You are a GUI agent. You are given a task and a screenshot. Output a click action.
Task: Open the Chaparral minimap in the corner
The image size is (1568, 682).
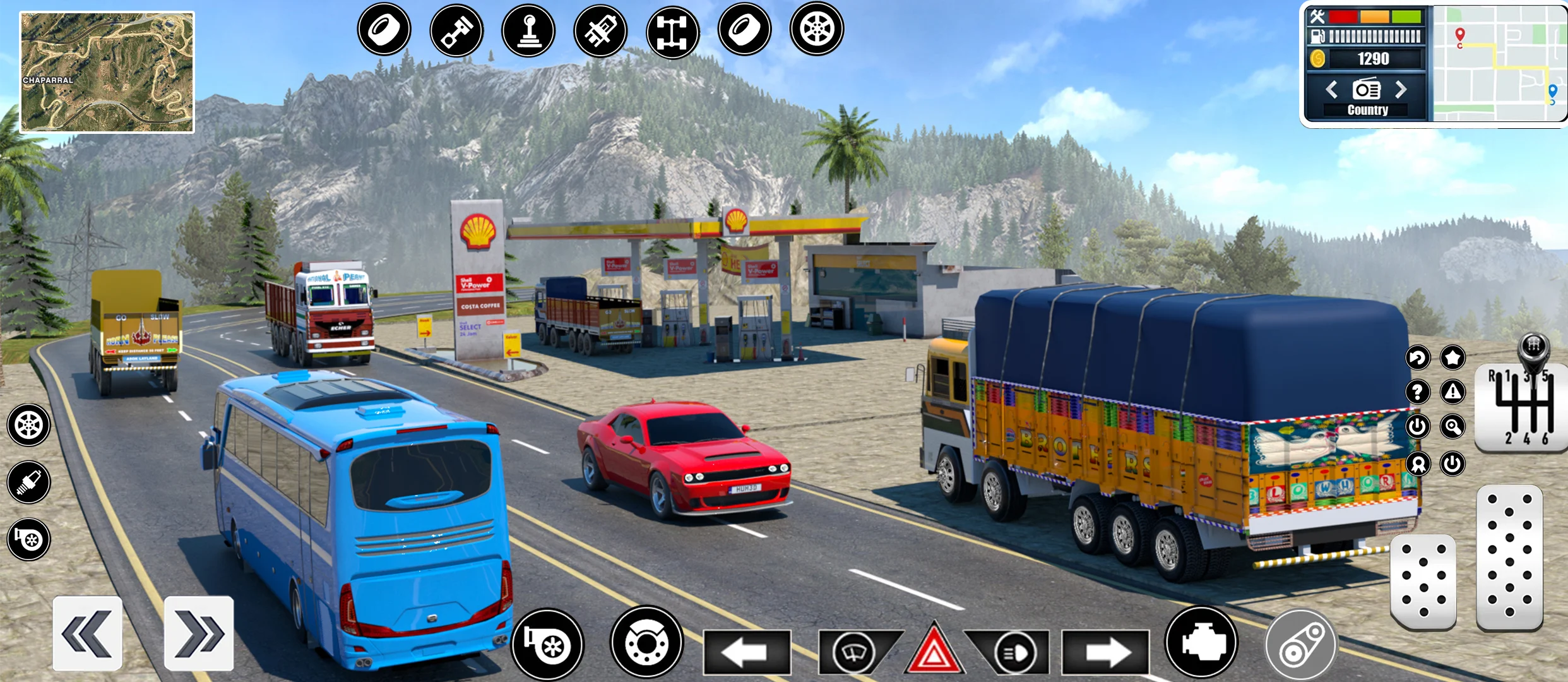click(107, 66)
